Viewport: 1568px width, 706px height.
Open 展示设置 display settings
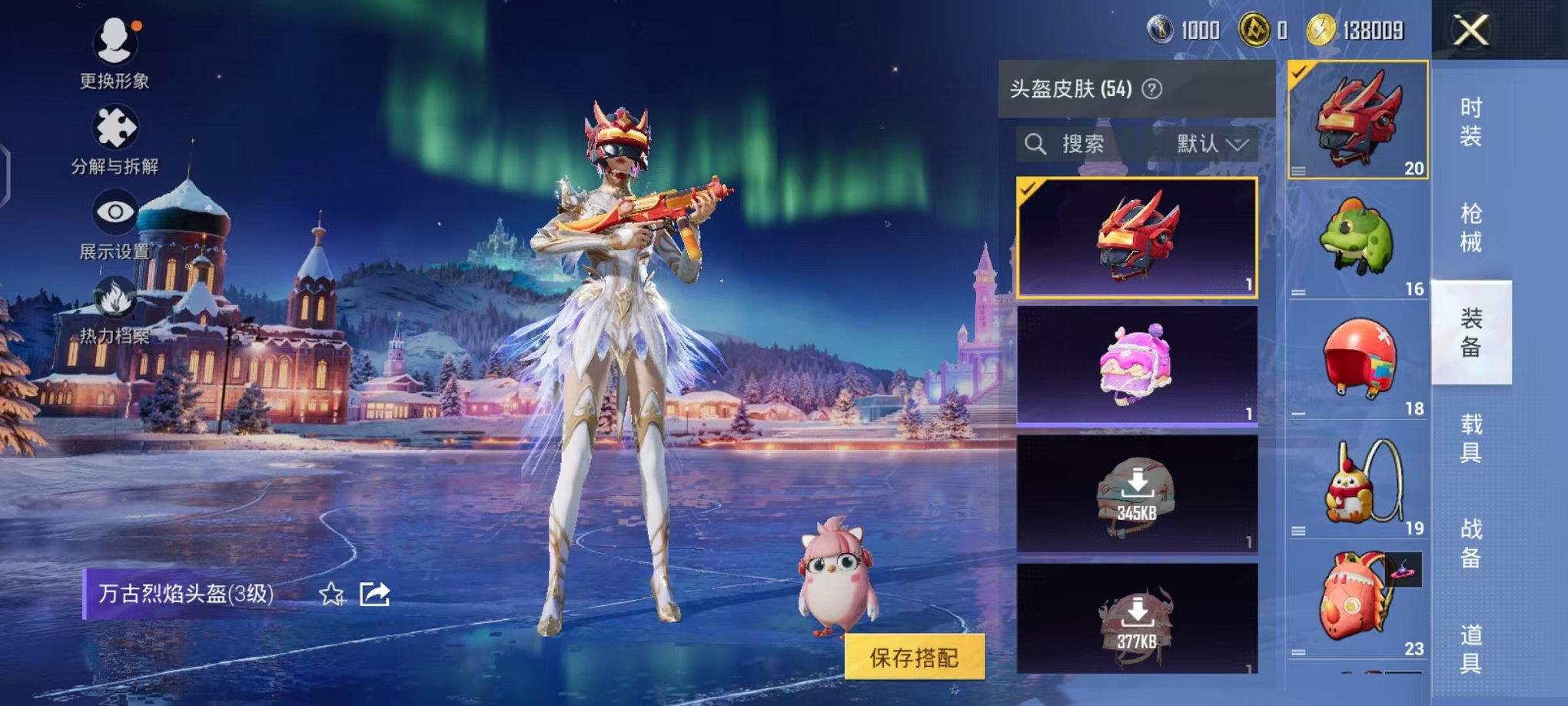coord(114,214)
